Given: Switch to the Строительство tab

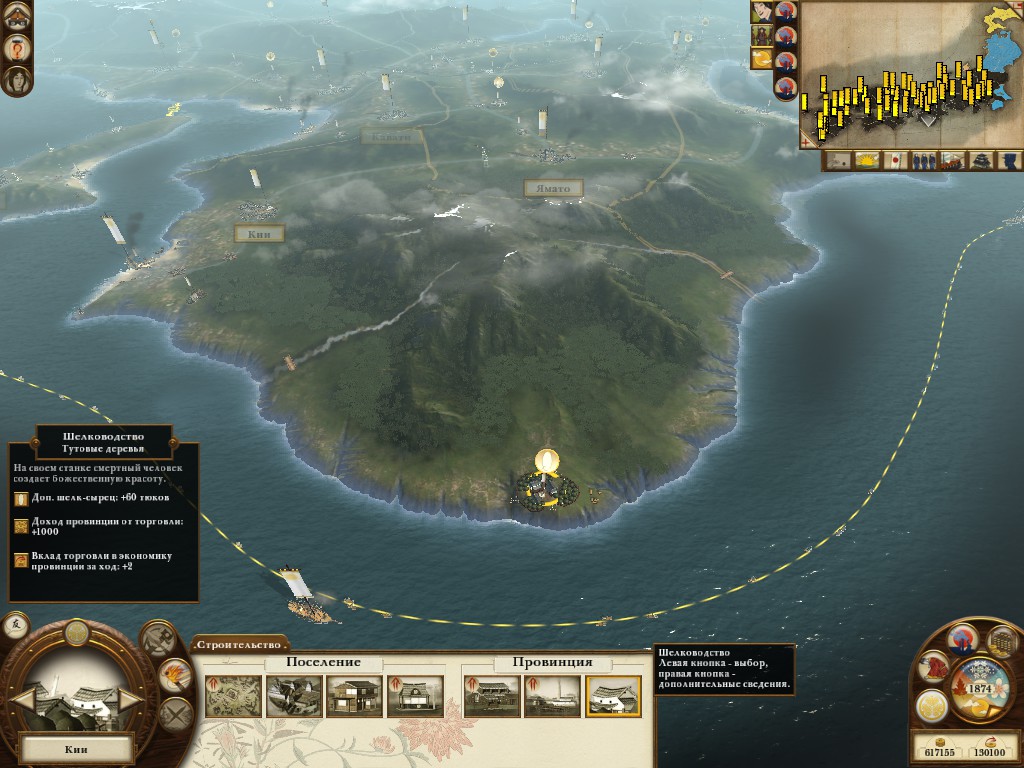Looking at the screenshot, I should tap(240, 644).
